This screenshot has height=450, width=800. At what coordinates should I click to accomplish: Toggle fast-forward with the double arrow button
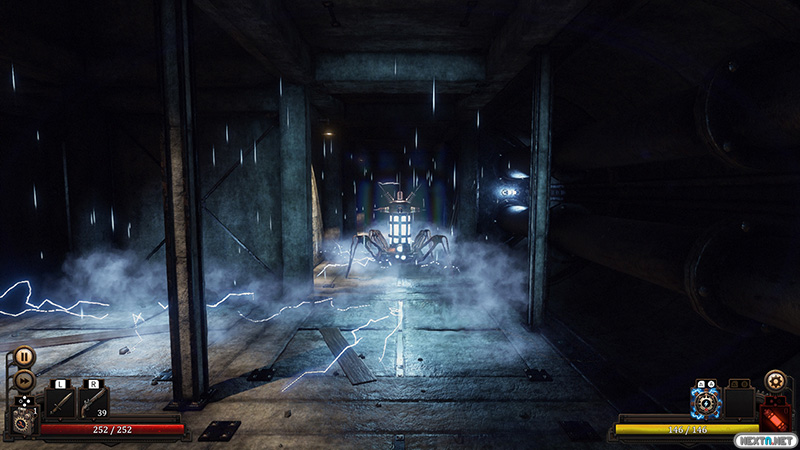(24, 379)
